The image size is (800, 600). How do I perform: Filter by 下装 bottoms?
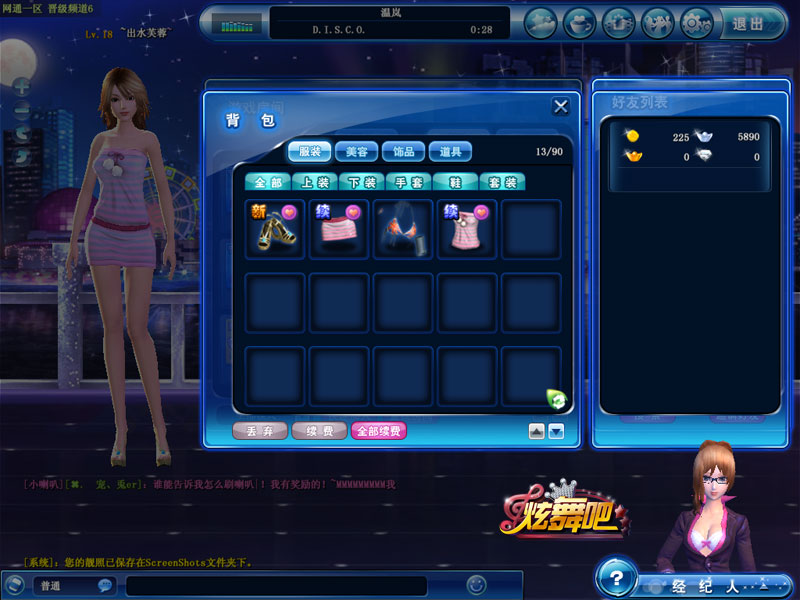(x=362, y=182)
